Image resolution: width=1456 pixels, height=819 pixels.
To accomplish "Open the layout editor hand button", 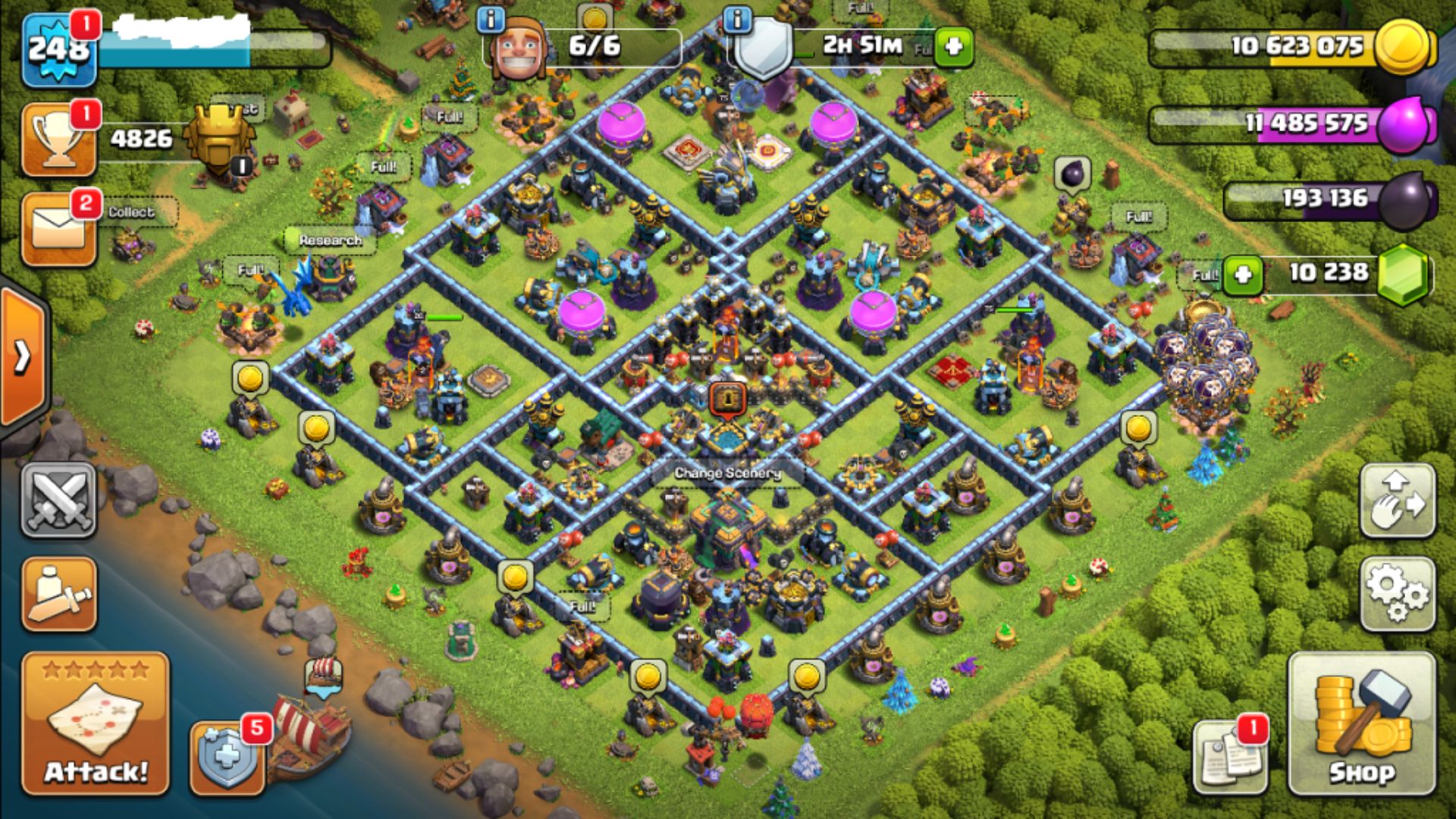I will (1397, 500).
